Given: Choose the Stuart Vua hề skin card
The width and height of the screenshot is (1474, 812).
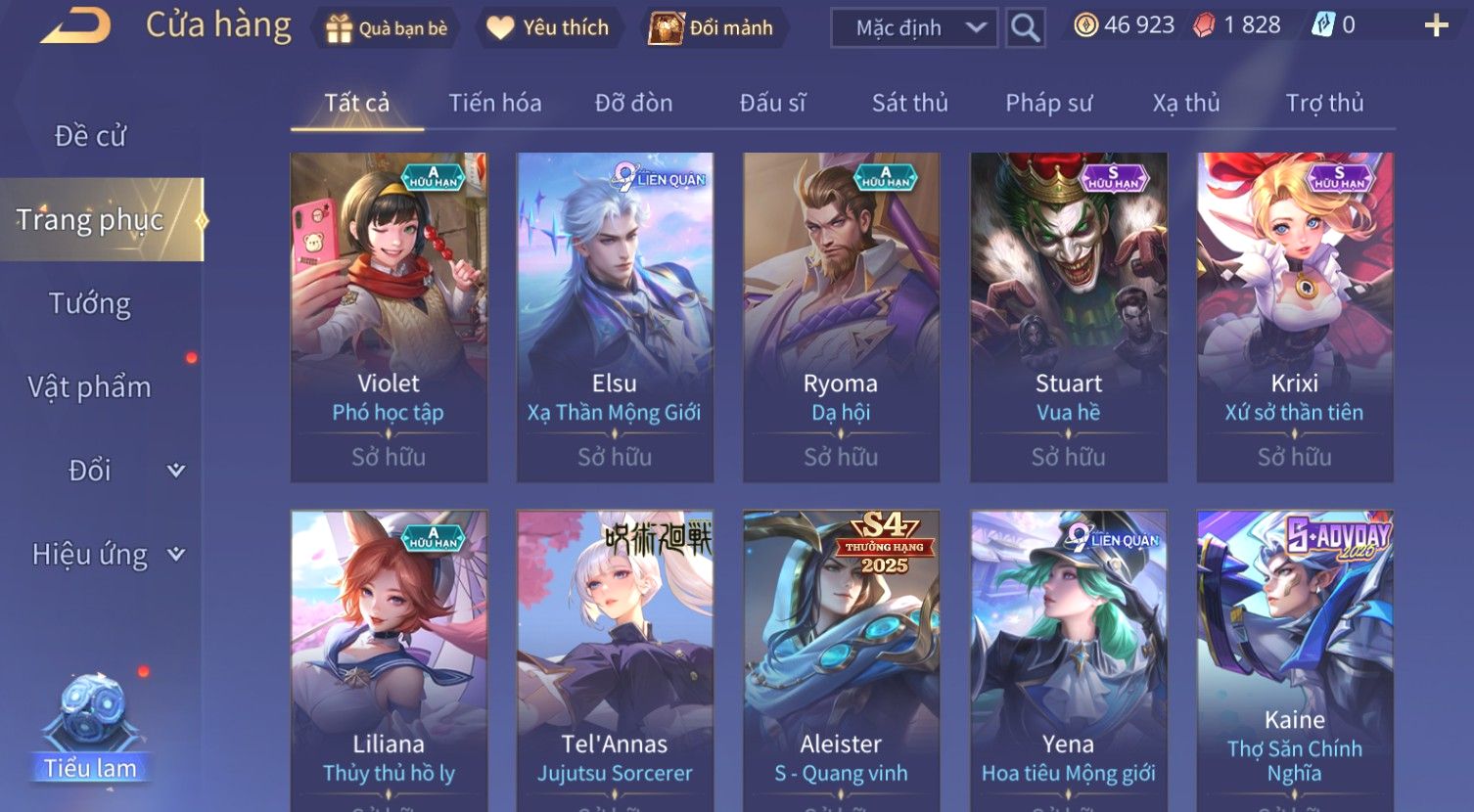Looking at the screenshot, I should click(x=1068, y=316).
